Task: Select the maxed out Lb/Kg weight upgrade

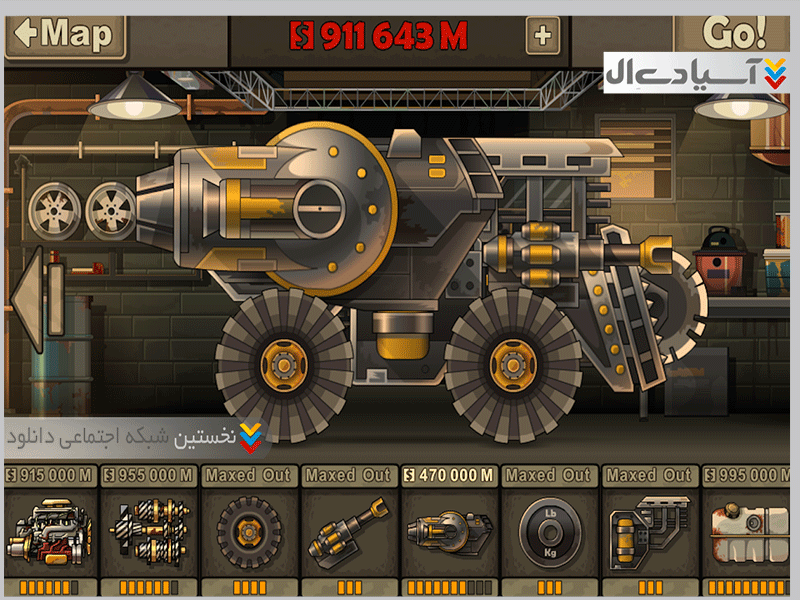Action: tap(549, 530)
